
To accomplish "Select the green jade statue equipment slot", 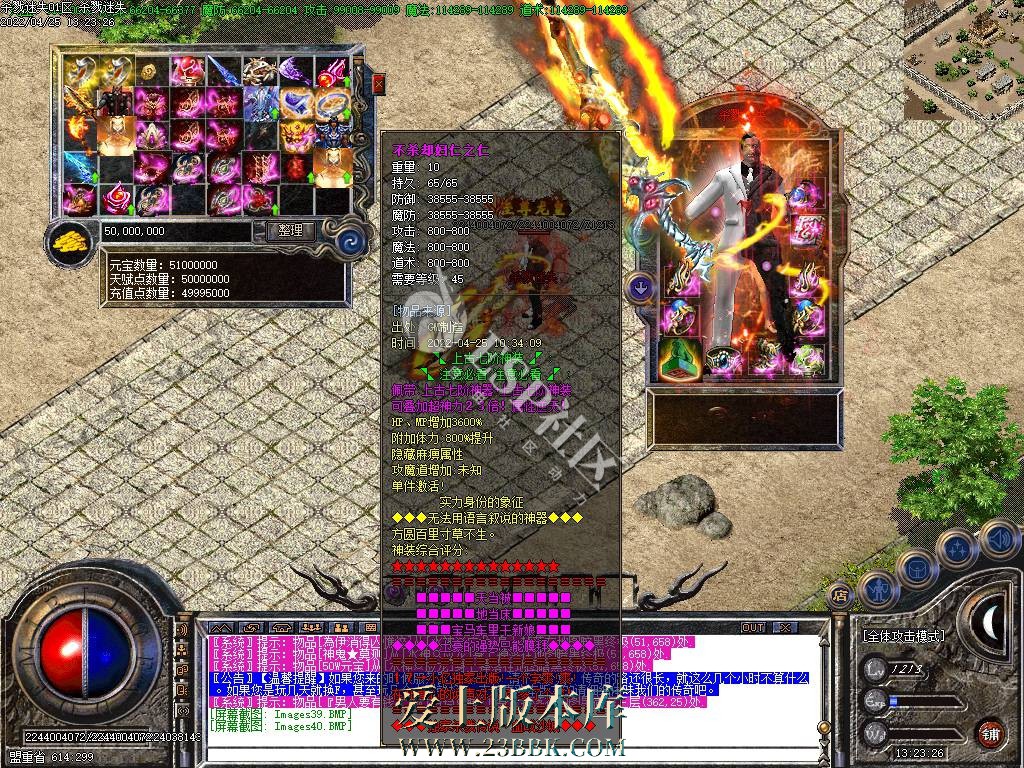I will click(x=678, y=356).
